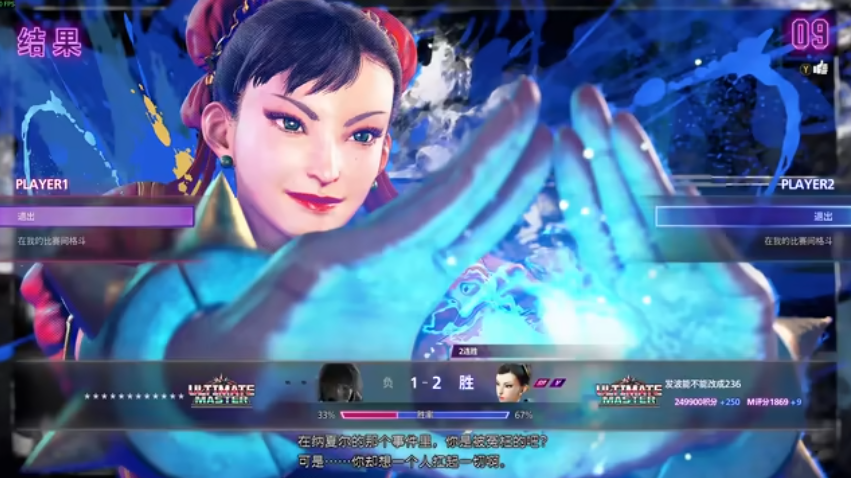This screenshot has height=478, width=851.
Task: Click the thumbs-up like icon
Action: point(821,68)
